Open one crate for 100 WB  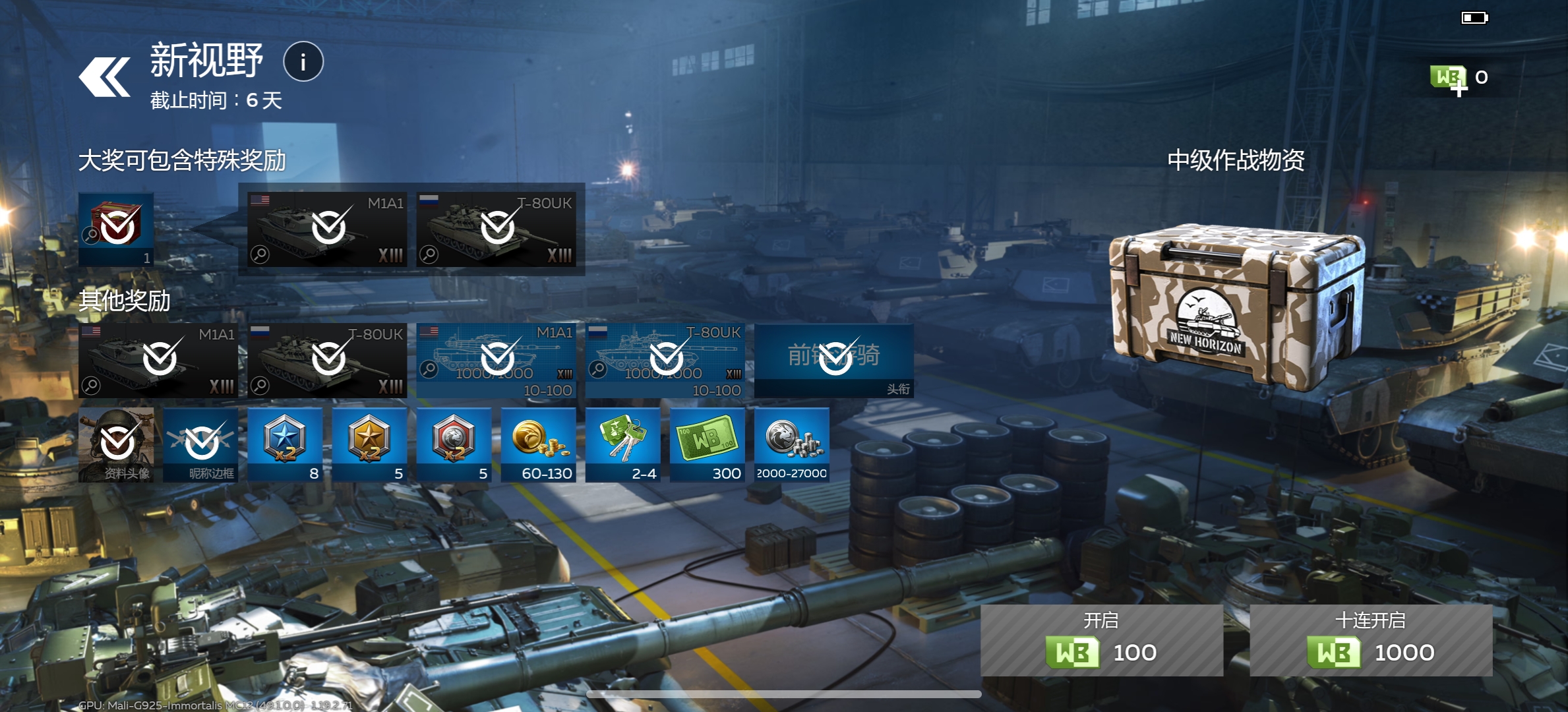[1101, 640]
